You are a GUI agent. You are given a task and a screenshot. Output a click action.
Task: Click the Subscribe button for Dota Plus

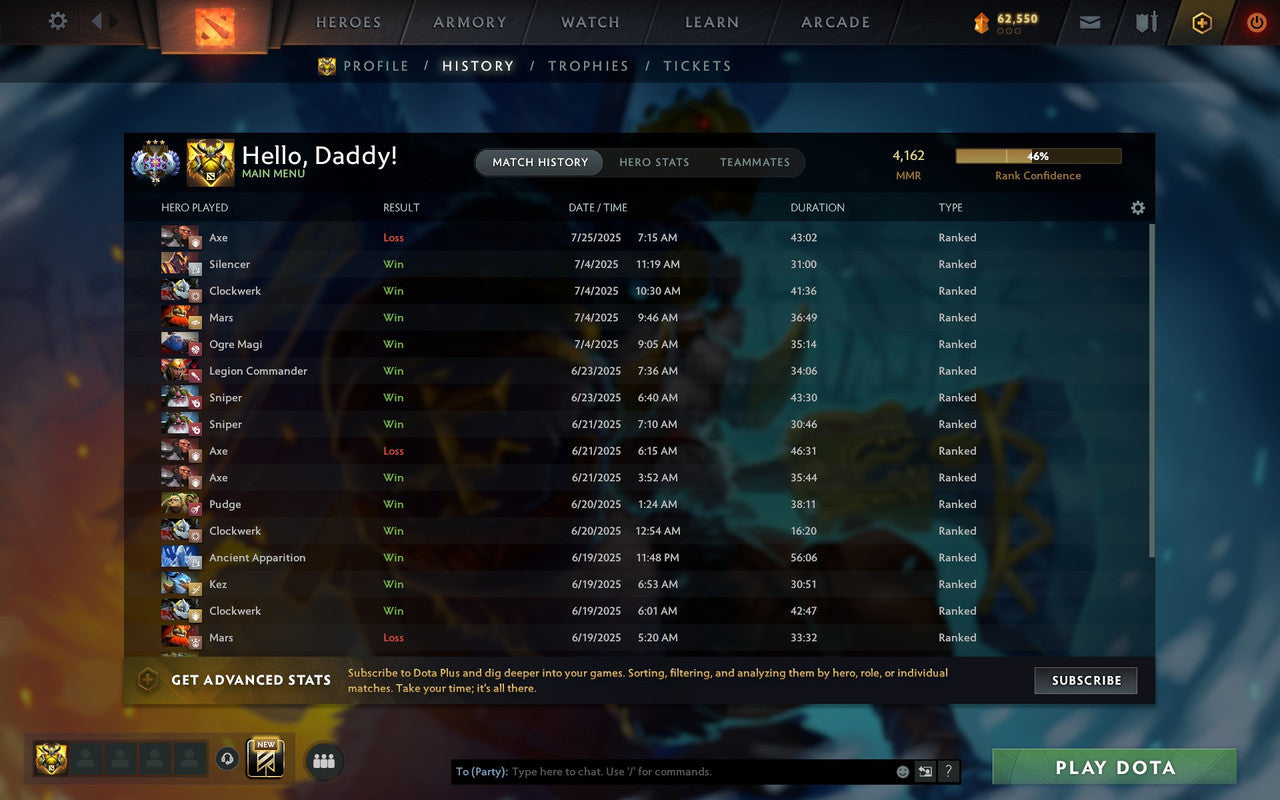coord(1085,680)
